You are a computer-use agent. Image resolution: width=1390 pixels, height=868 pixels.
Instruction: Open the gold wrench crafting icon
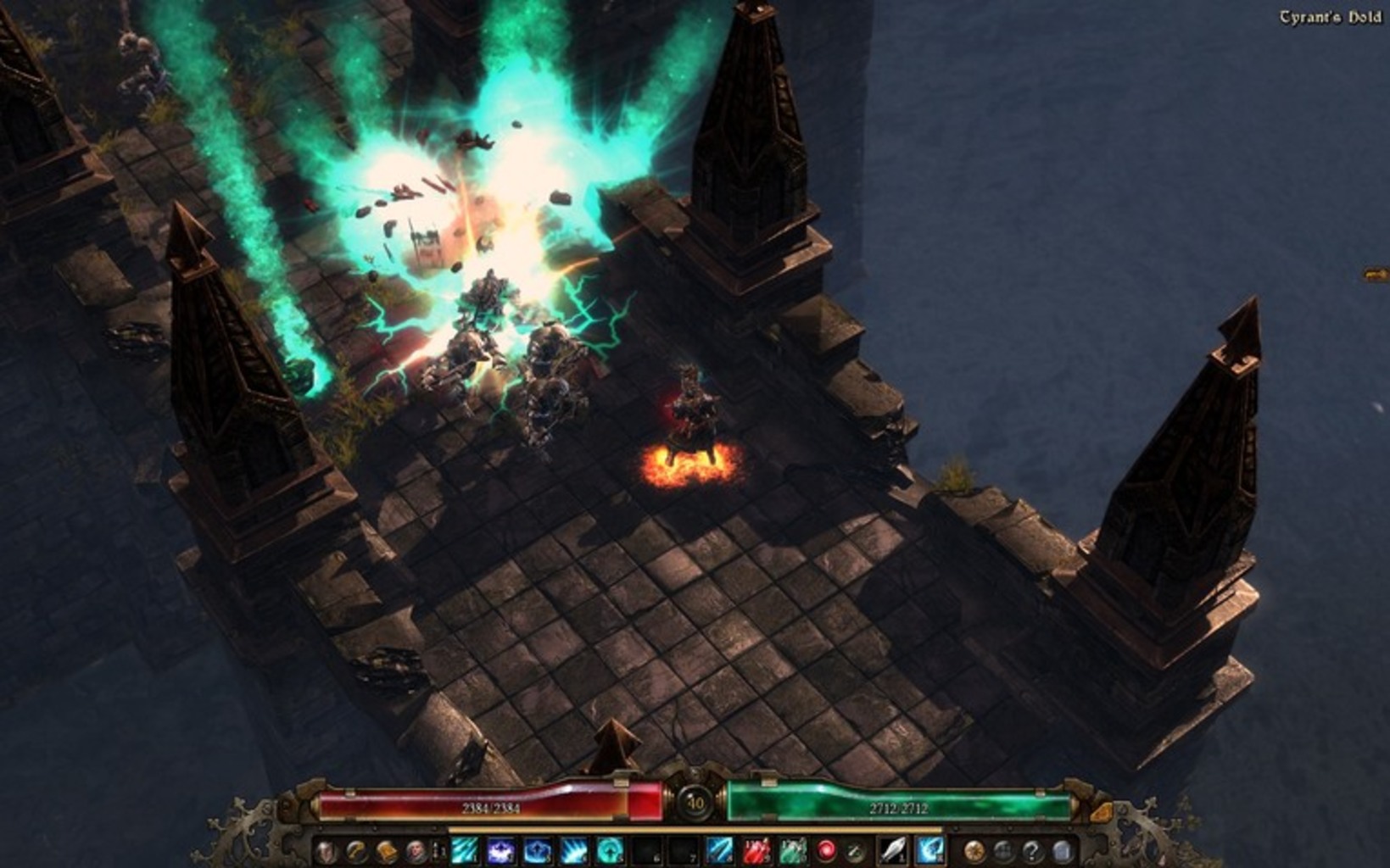pyautogui.click(x=356, y=851)
